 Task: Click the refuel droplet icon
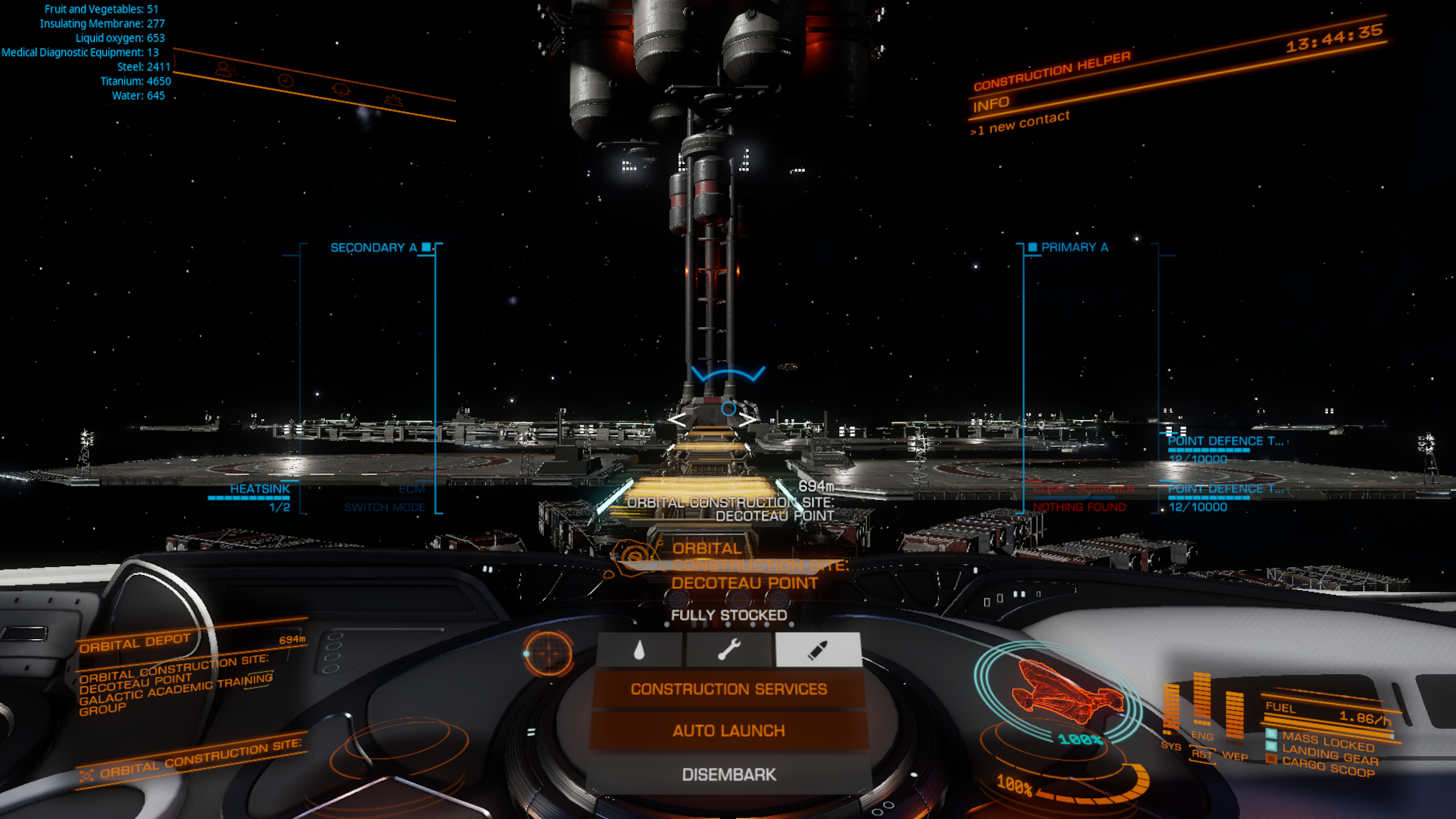tap(639, 649)
